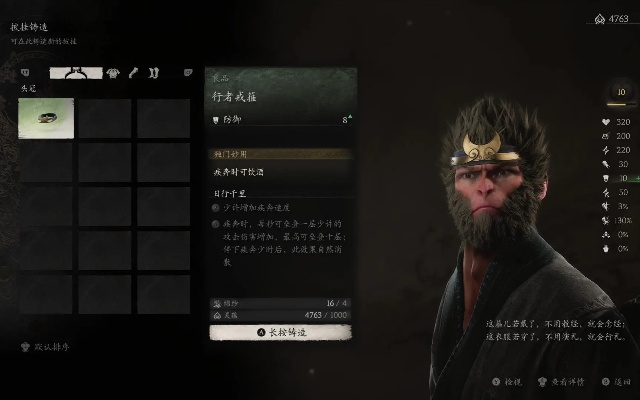640x400 pixels.
Task: Open the arm guard category tab
Action: coord(132,72)
